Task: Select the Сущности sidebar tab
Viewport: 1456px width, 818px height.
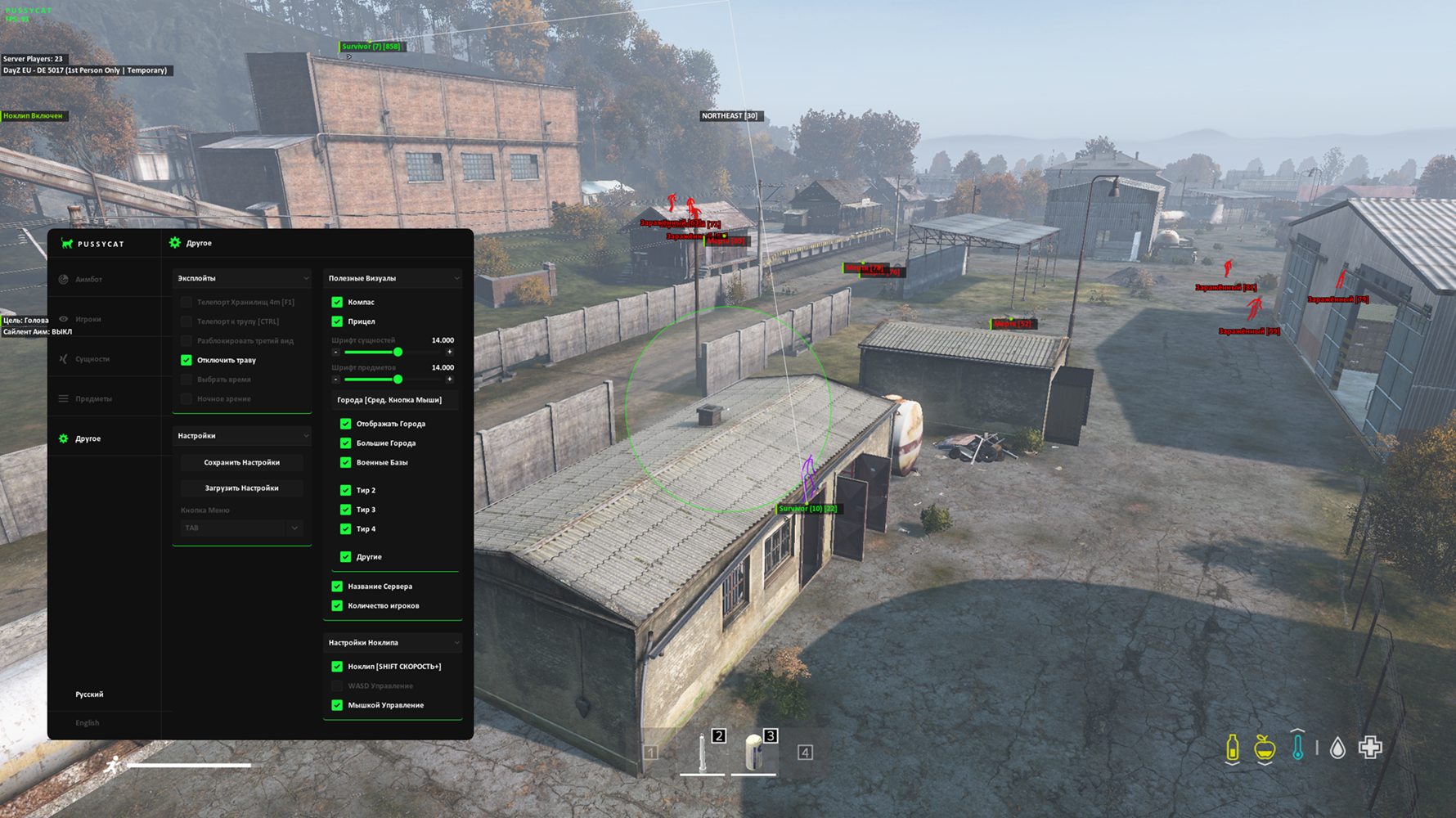Action: coord(92,359)
